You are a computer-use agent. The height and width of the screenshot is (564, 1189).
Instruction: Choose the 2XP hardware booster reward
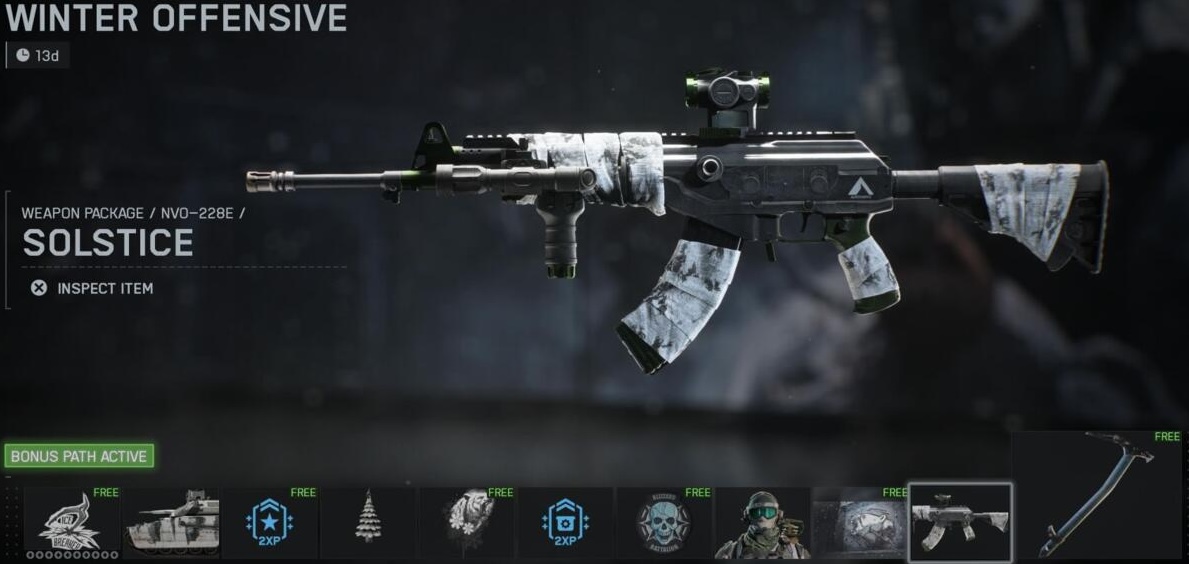[x=565, y=523]
